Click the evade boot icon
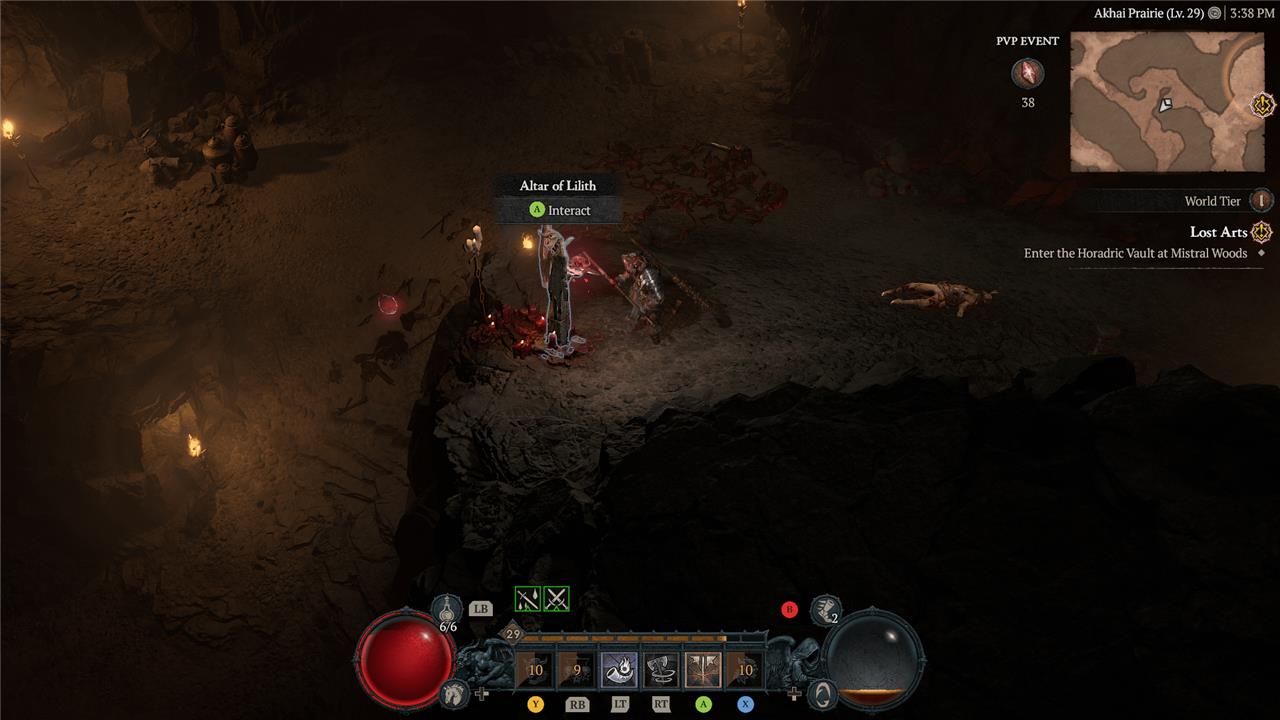The image size is (1280, 720). [x=825, y=609]
